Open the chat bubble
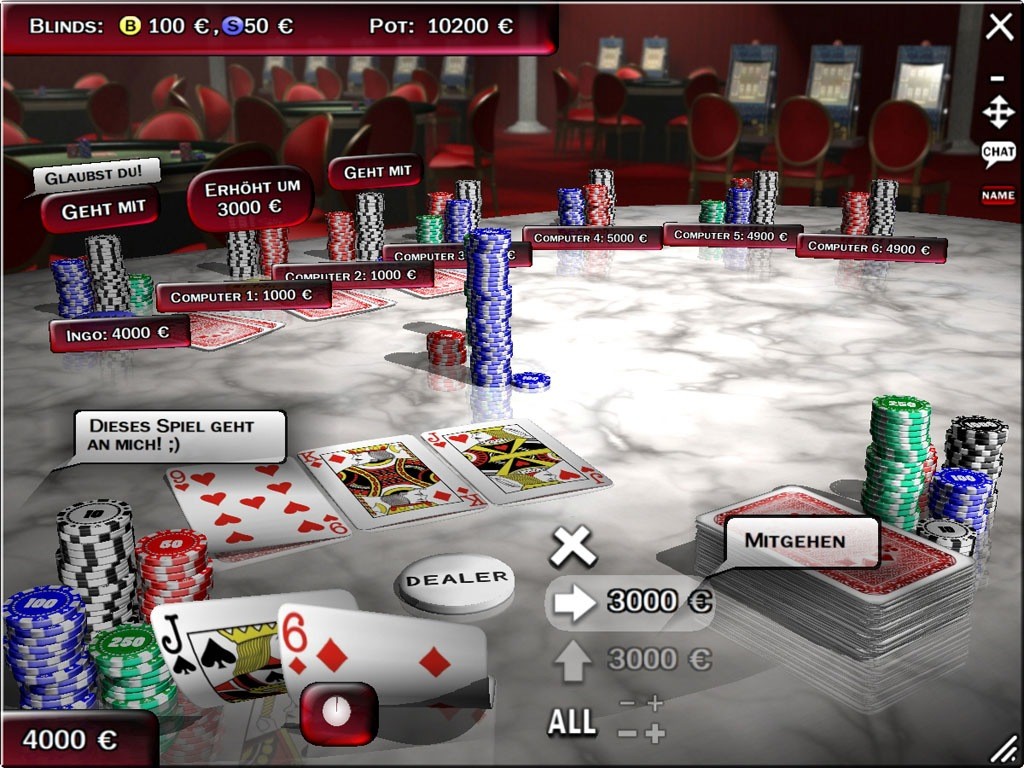Viewport: 1024px width, 768px height. [x=998, y=152]
